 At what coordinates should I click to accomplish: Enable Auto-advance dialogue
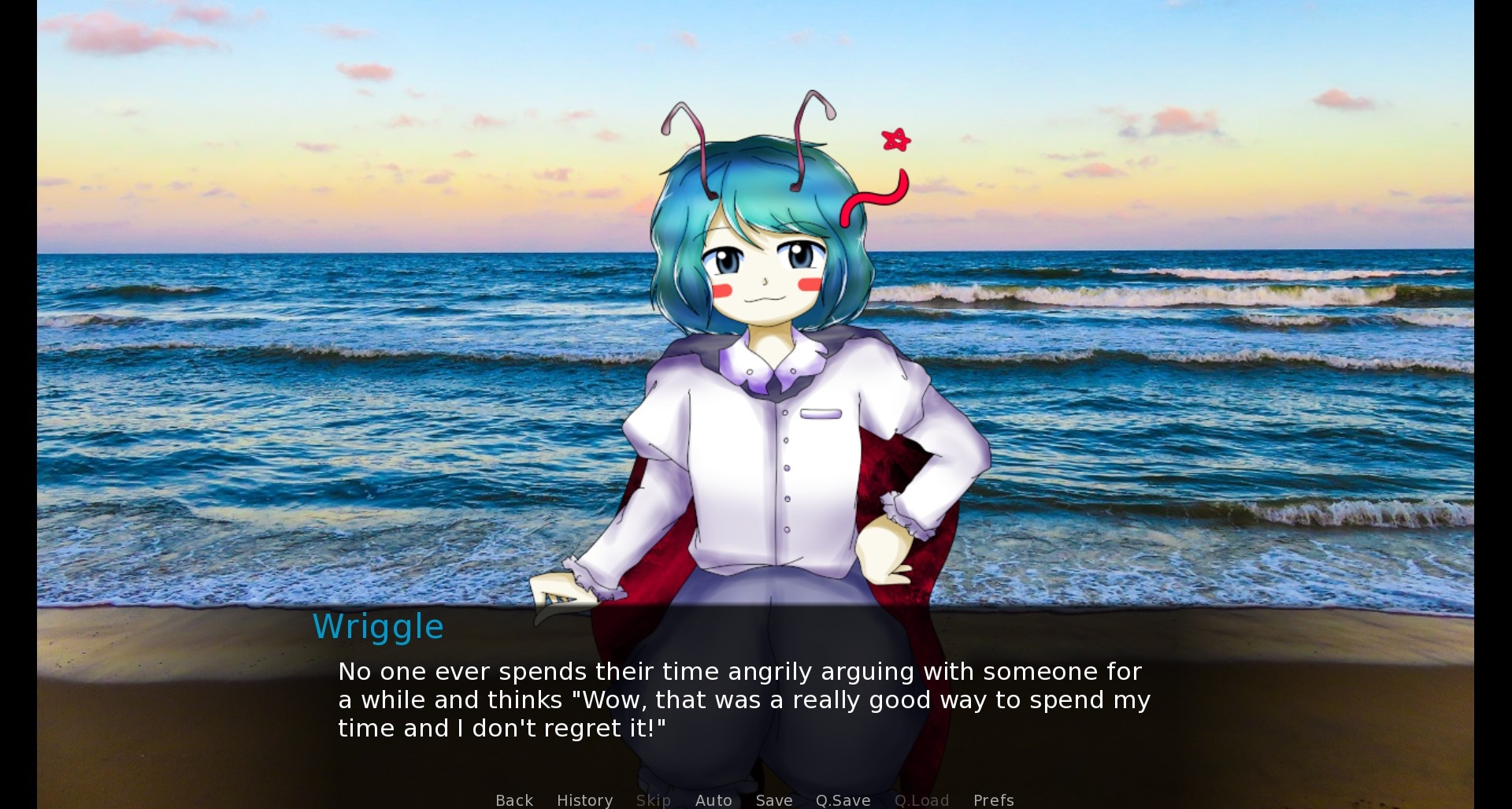pyautogui.click(x=713, y=800)
